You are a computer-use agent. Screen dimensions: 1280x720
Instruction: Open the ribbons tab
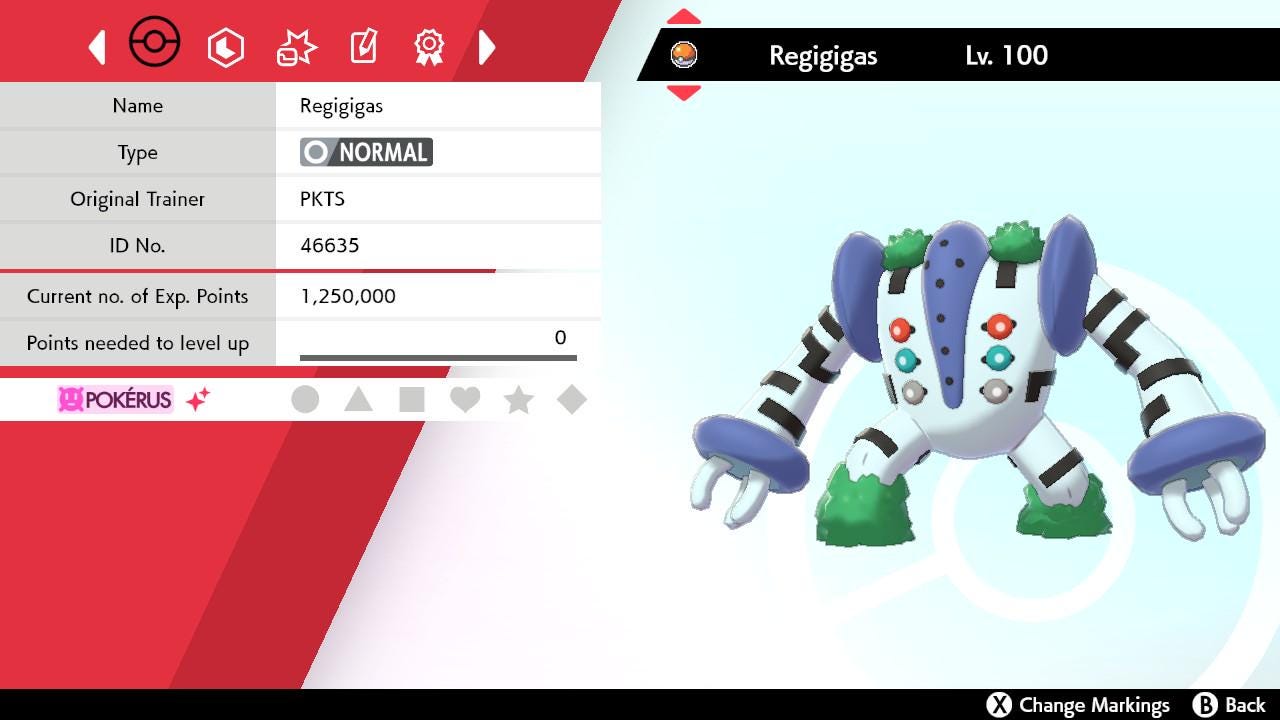pos(429,47)
